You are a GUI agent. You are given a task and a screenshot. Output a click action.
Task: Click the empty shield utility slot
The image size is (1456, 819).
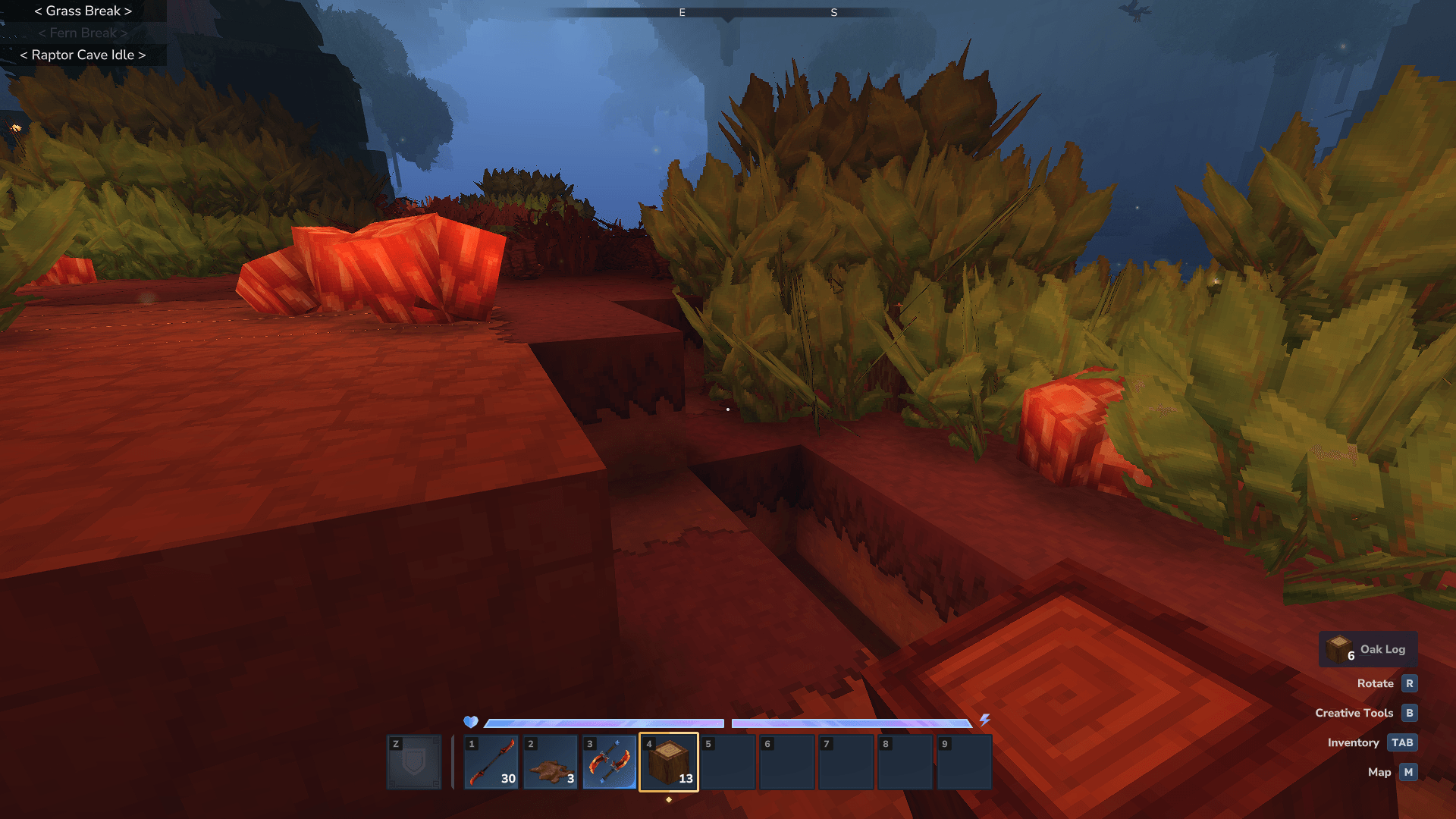414,762
